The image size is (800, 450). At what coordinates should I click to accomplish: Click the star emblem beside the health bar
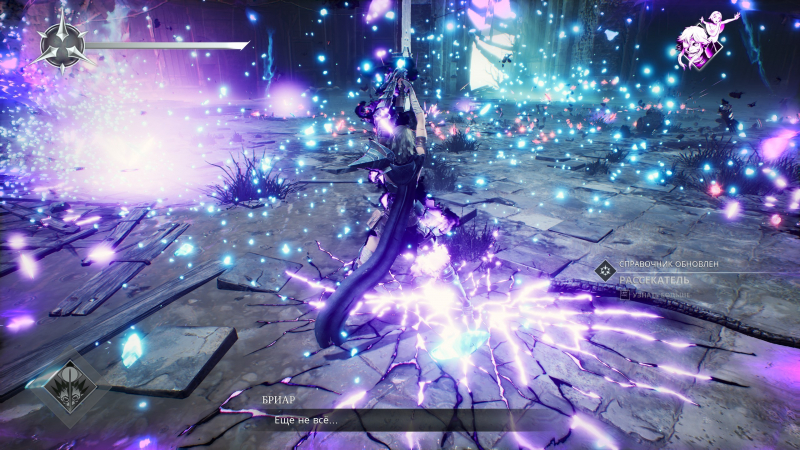[63, 40]
